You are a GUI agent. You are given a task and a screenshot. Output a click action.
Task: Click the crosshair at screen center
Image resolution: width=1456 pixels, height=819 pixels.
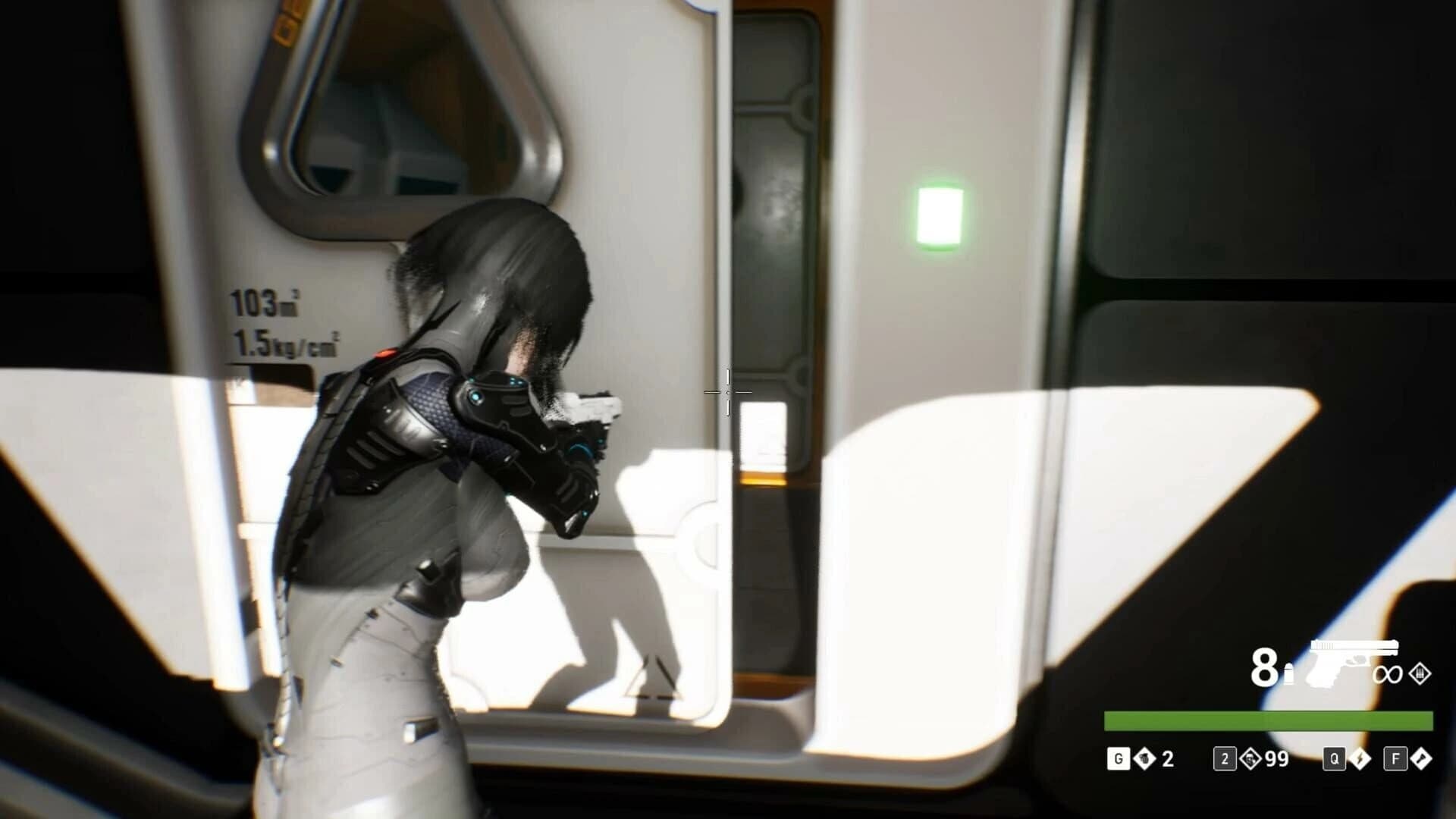(726, 394)
